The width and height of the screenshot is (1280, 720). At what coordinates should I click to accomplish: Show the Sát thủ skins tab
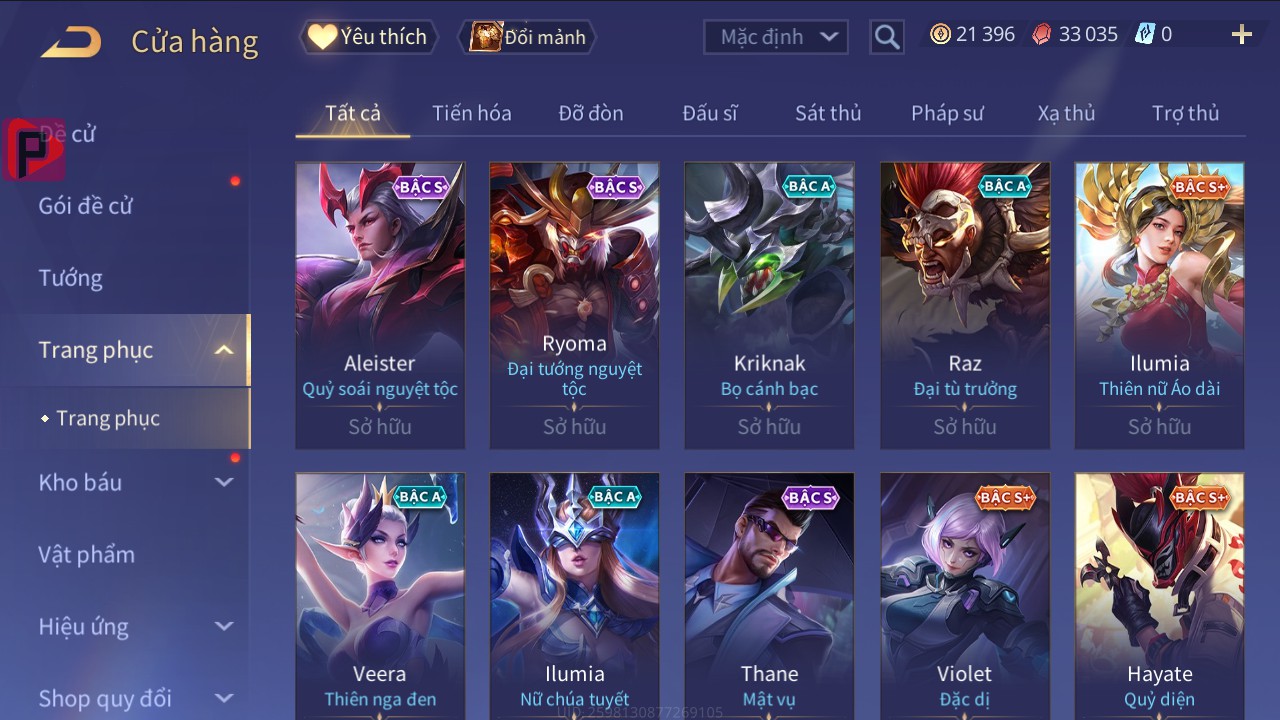click(x=828, y=113)
